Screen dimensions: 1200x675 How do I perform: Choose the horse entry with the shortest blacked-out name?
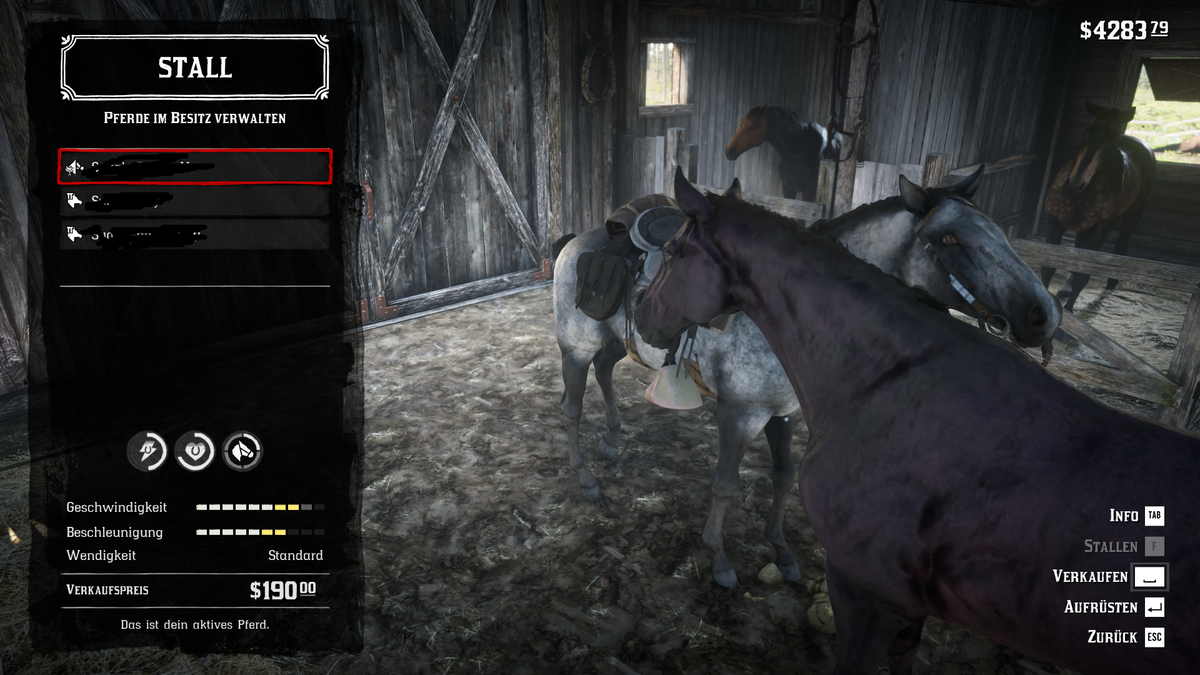[x=195, y=200]
